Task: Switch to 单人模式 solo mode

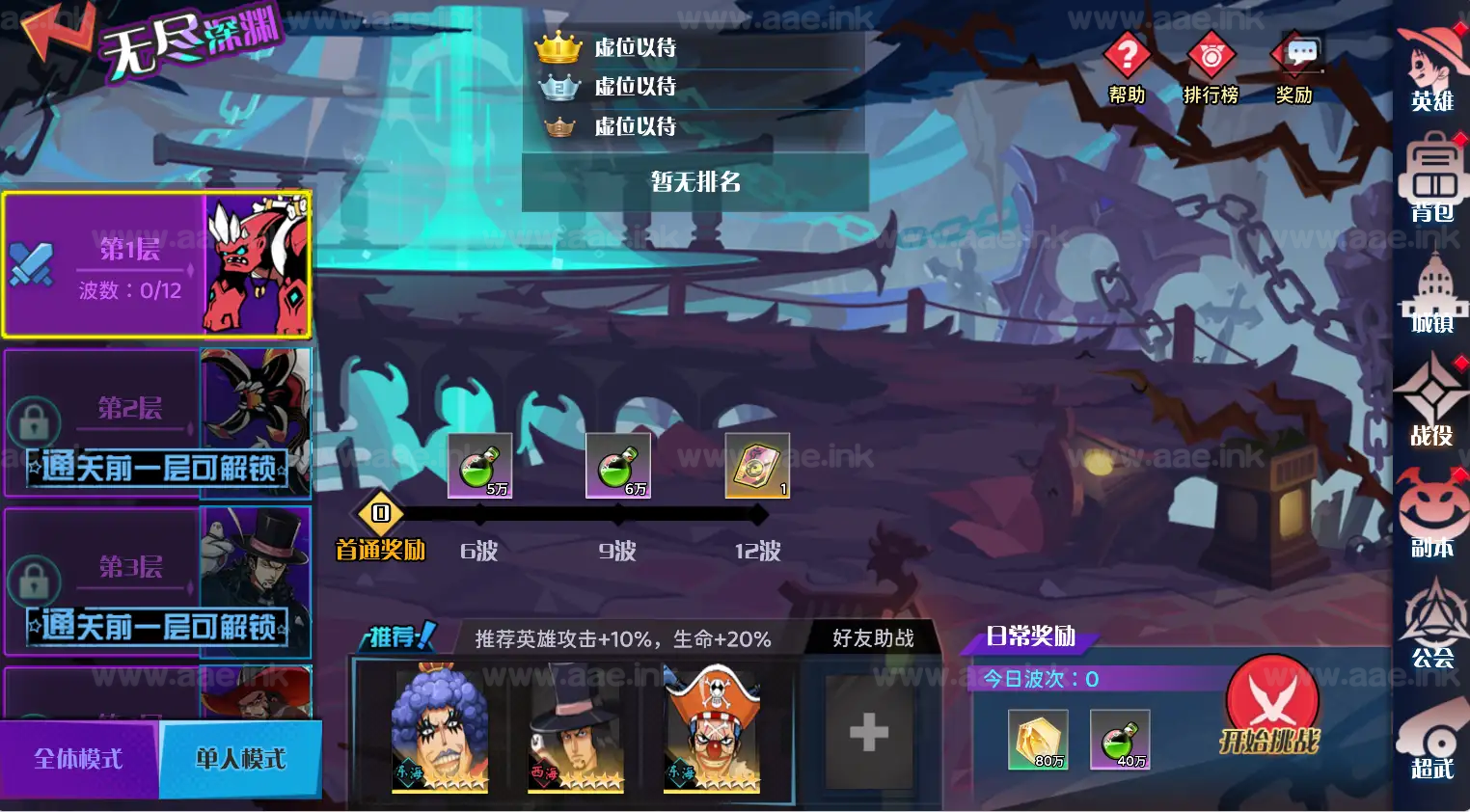Action: click(241, 759)
